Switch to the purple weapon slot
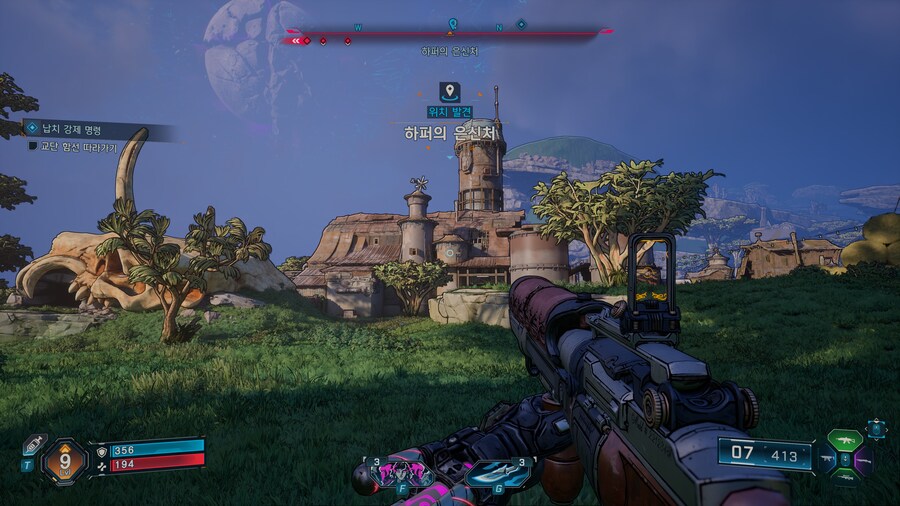 click(x=863, y=460)
